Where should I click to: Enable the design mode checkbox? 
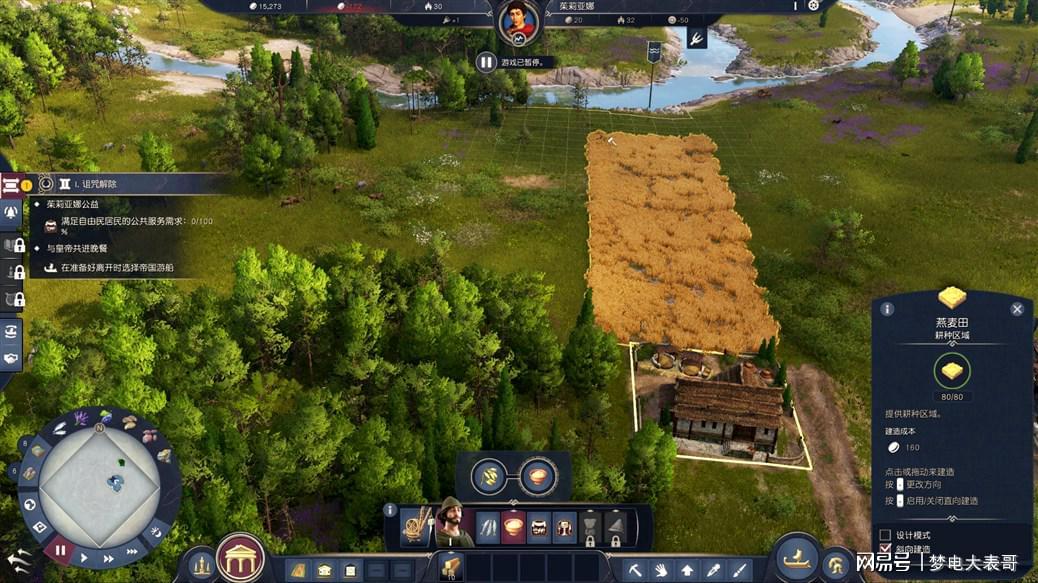[885, 534]
